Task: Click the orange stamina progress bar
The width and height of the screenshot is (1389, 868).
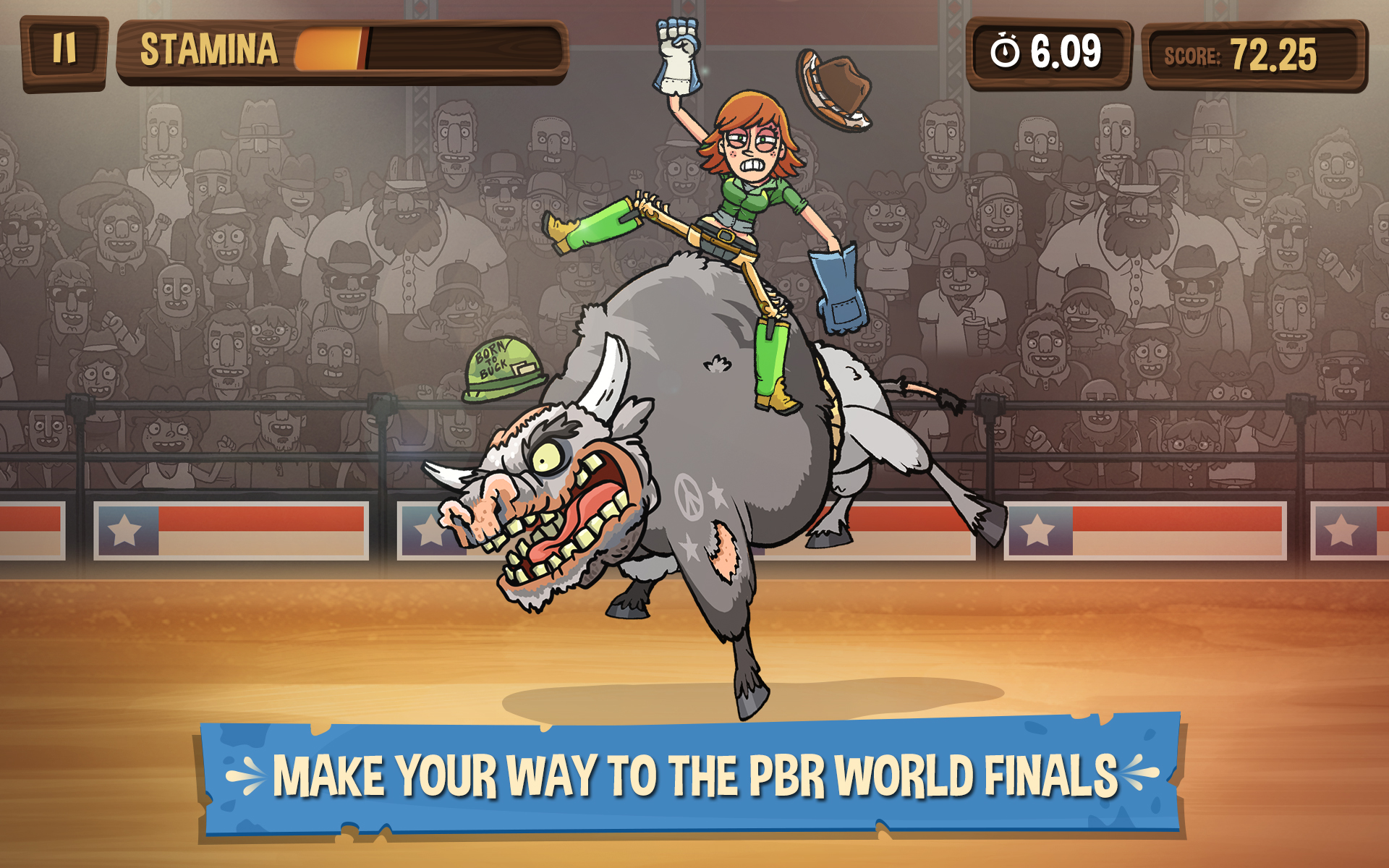Action: [329, 49]
